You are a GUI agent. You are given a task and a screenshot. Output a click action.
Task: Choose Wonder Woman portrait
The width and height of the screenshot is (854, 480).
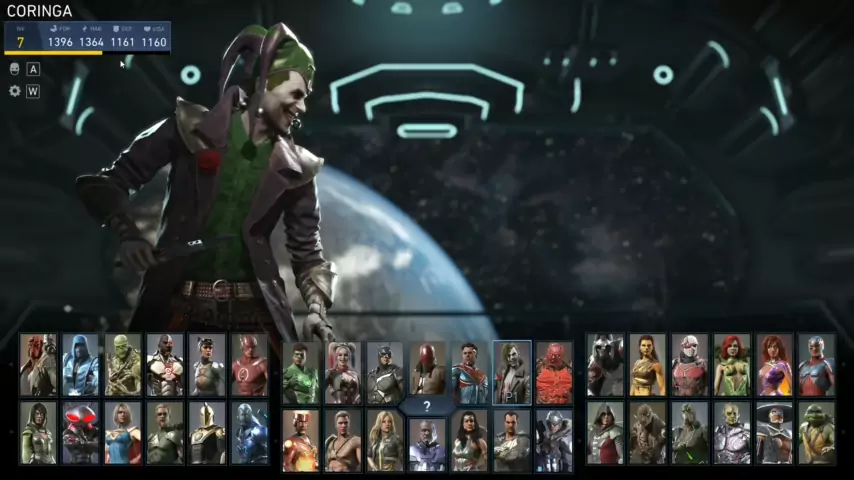point(469,440)
